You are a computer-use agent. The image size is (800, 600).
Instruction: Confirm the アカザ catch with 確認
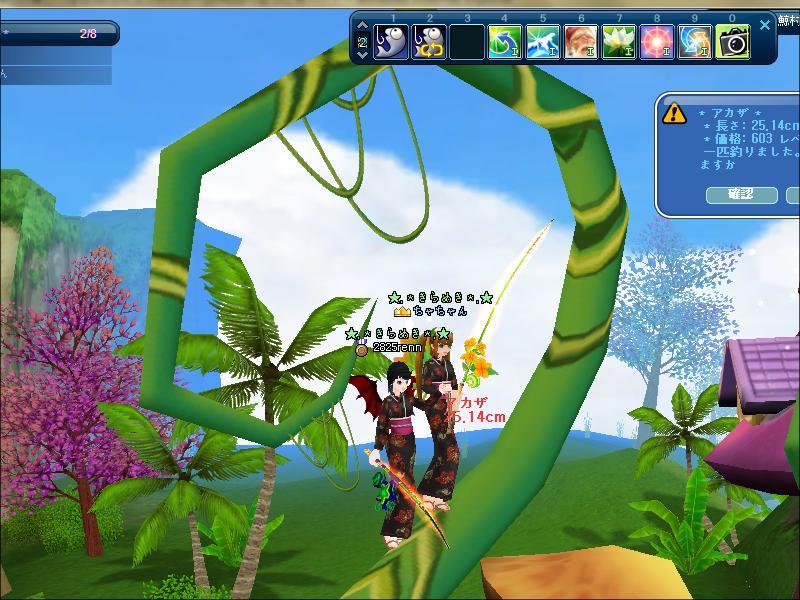point(741,194)
